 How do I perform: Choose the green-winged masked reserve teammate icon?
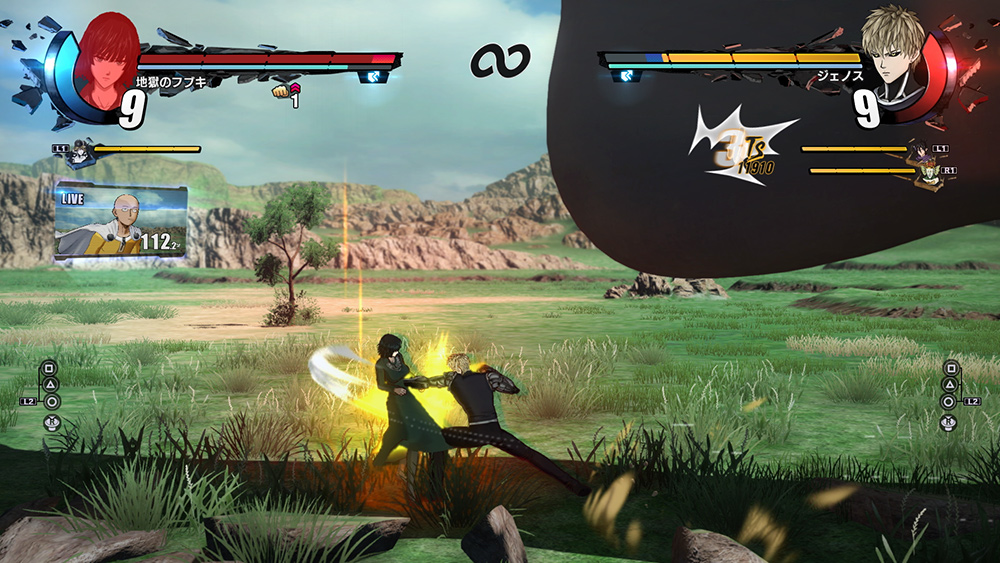pos(931,176)
